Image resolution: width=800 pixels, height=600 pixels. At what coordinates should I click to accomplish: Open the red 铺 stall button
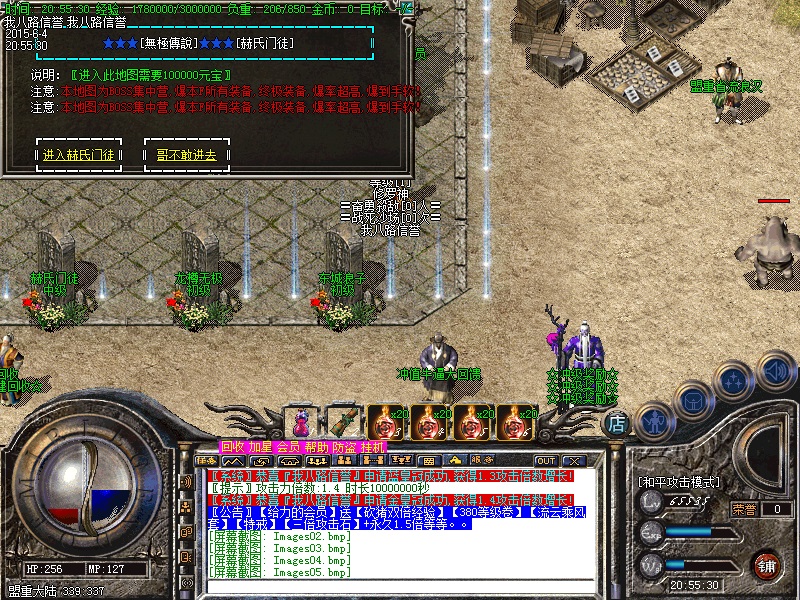pos(766,564)
